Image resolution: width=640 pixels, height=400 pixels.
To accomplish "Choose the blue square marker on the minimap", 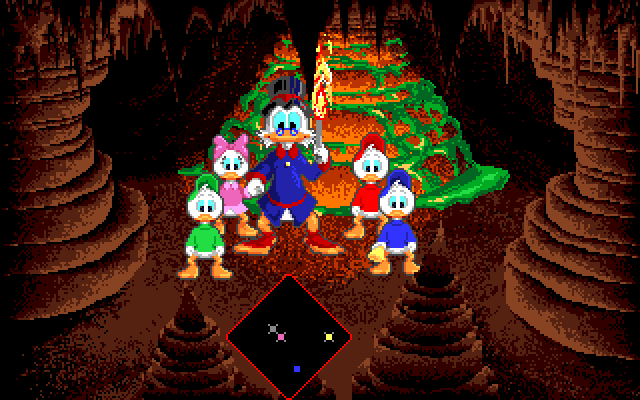I will click(x=297, y=369).
